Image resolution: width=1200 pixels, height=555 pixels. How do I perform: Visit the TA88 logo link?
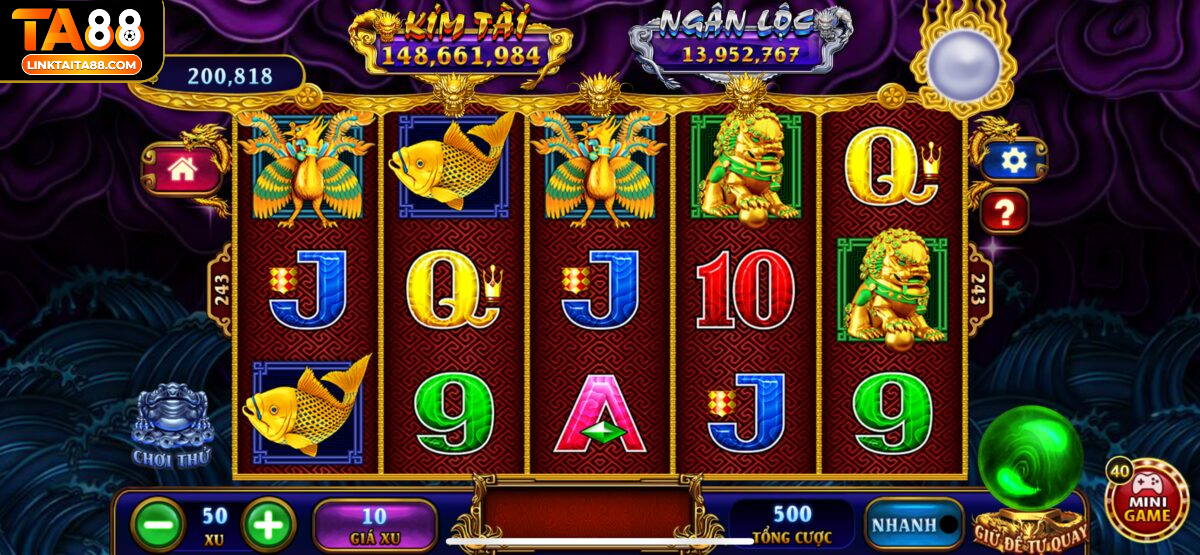(82, 41)
